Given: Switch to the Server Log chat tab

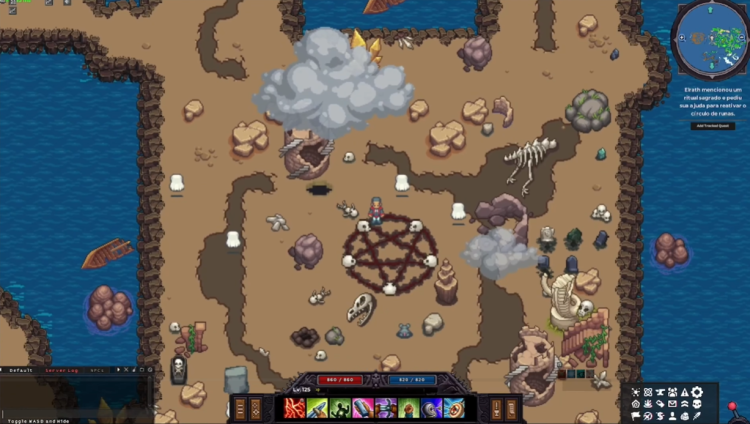Looking at the screenshot, I should tap(63, 370).
